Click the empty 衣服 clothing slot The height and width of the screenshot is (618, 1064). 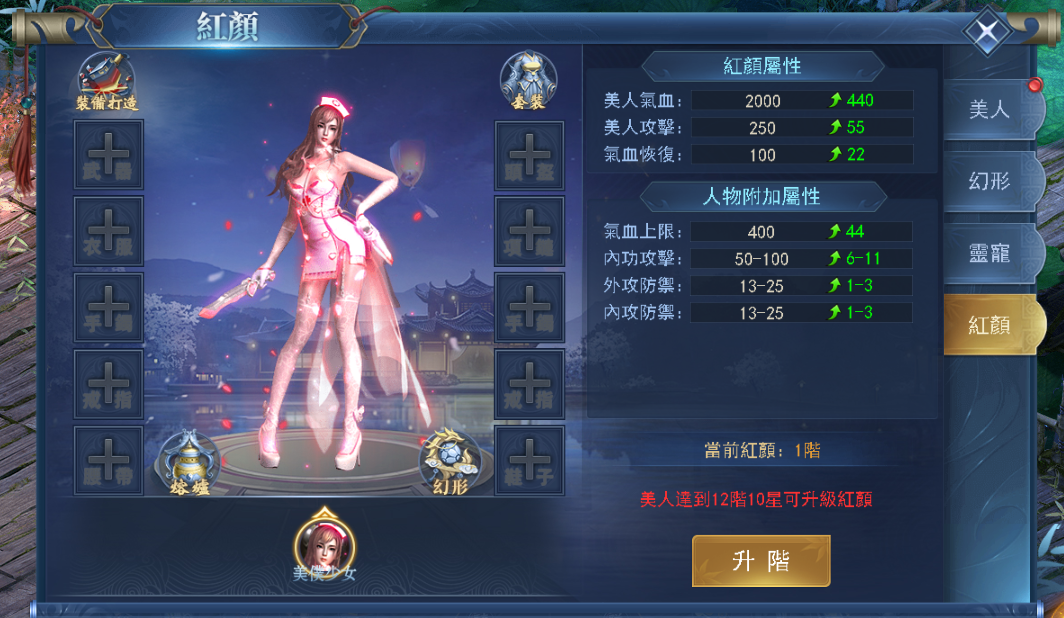109,231
